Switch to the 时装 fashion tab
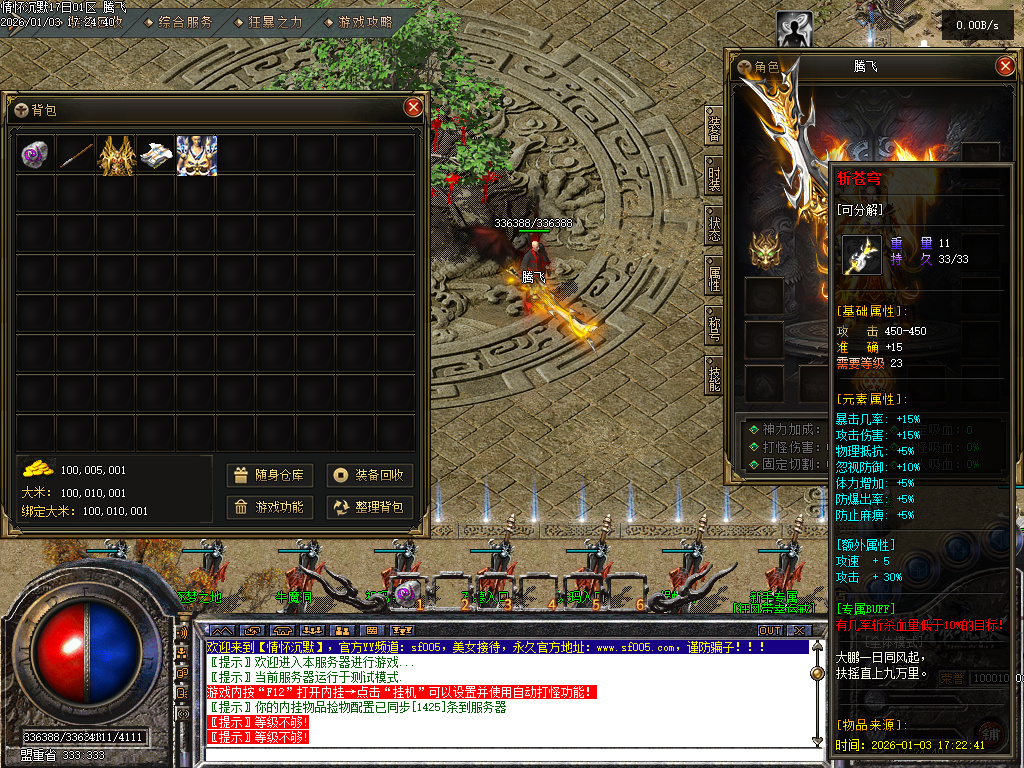 (714, 178)
